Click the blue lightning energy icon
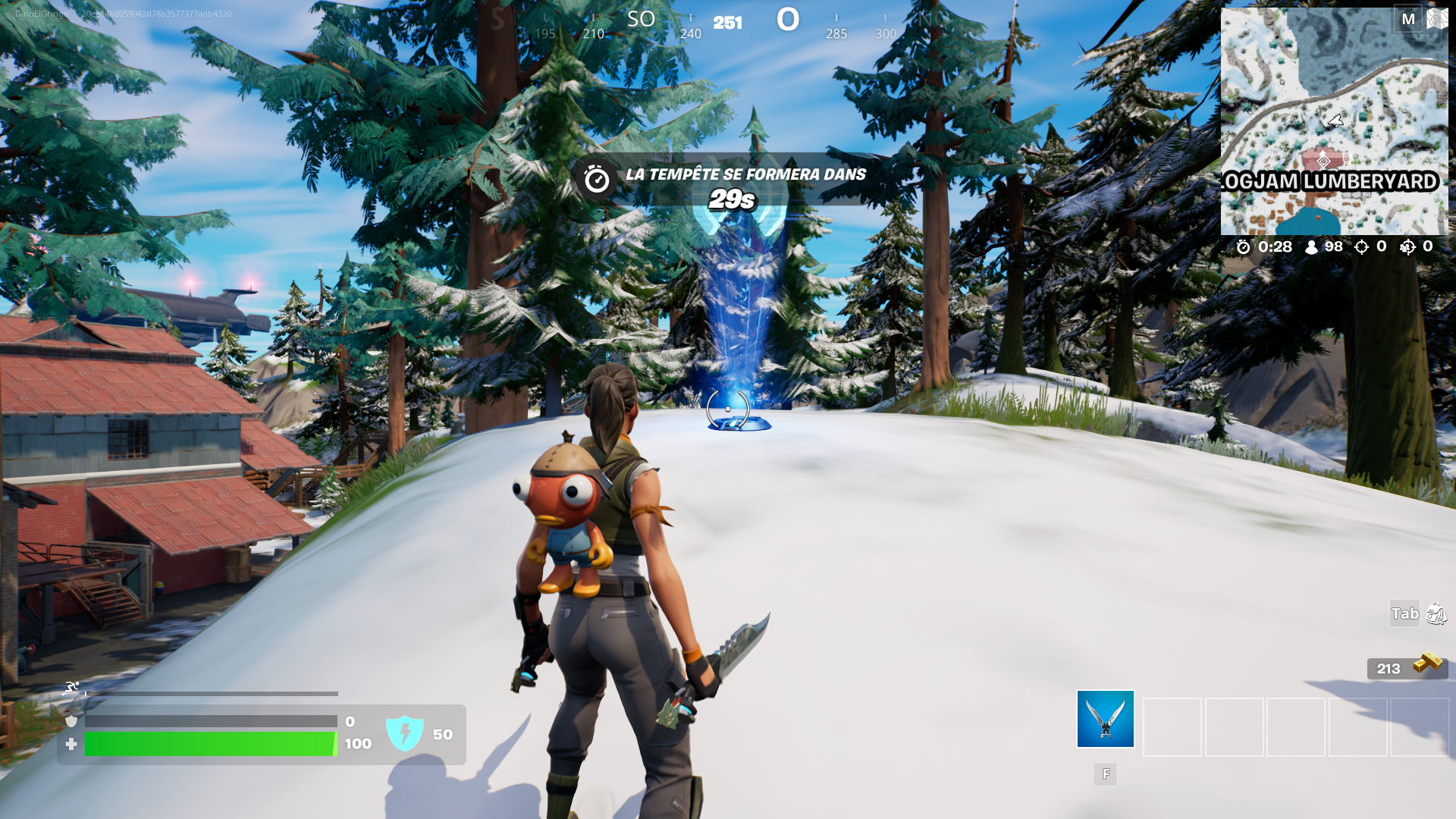 coord(406,734)
